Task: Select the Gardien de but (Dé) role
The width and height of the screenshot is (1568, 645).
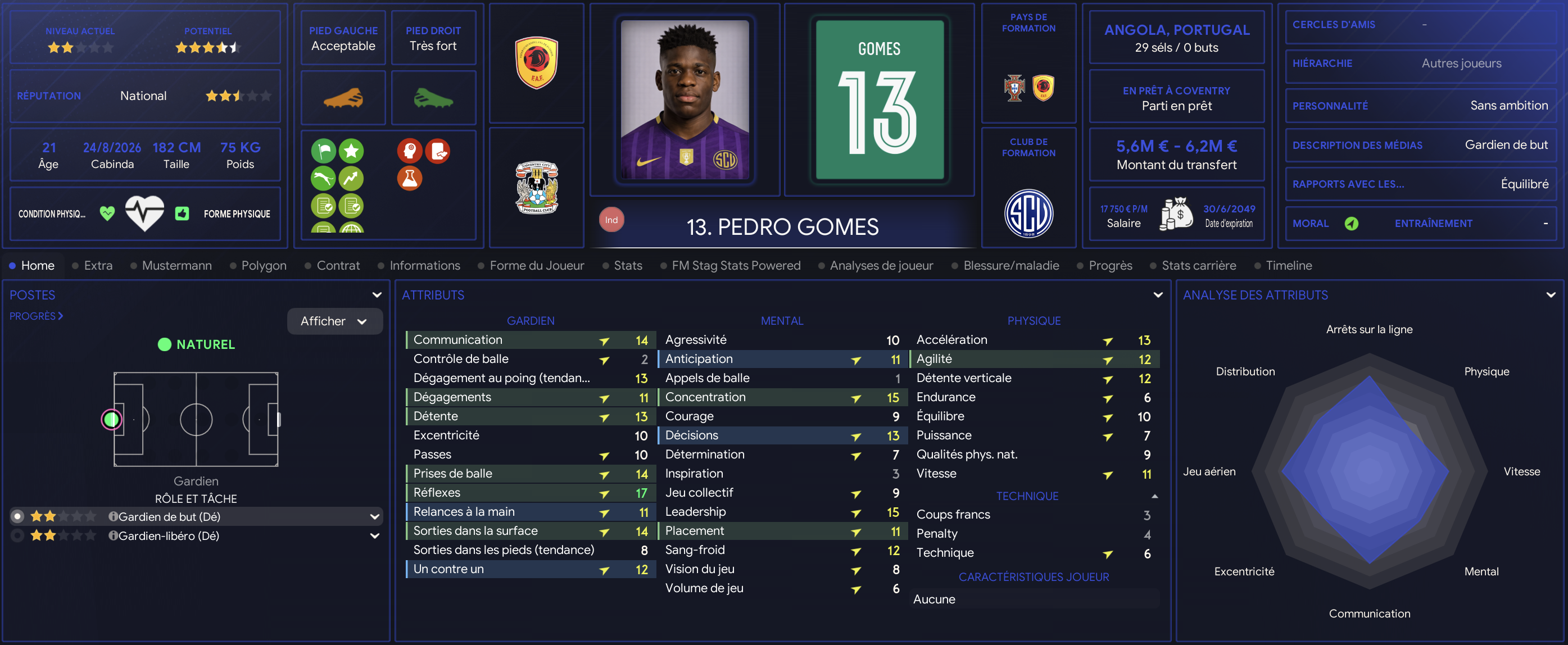Action: click(169, 516)
